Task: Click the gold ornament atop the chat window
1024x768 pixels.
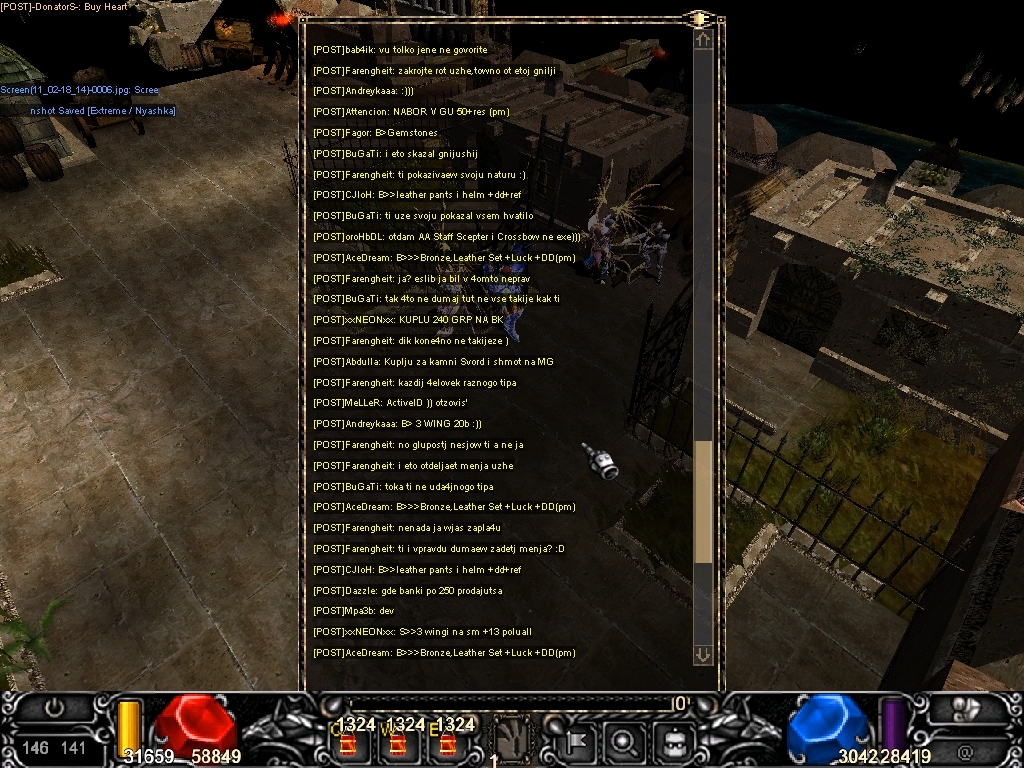Action: 699,18
